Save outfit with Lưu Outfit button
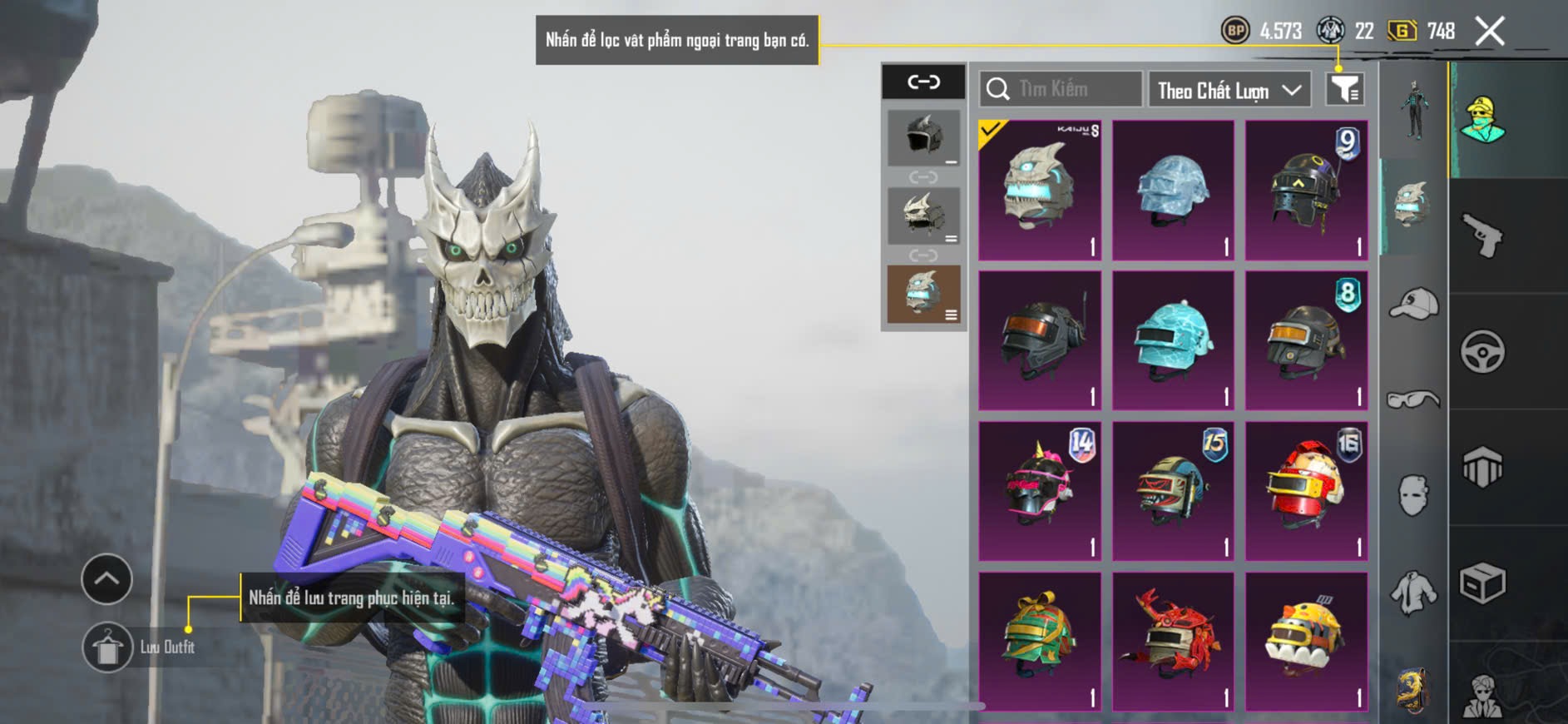The width and height of the screenshot is (1568, 724). pyautogui.click(x=108, y=647)
